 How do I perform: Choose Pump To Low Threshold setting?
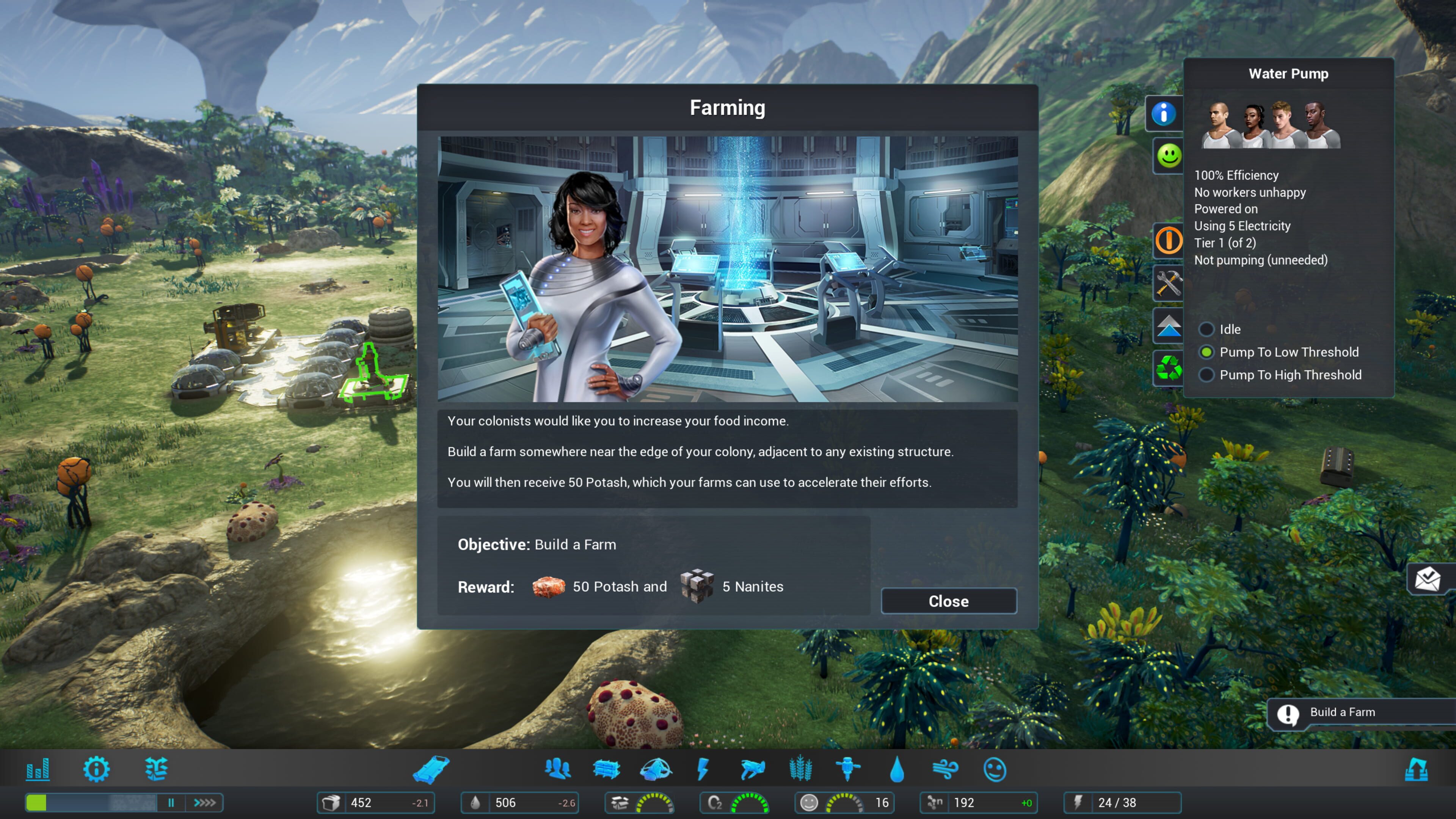pyautogui.click(x=1207, y=351)
